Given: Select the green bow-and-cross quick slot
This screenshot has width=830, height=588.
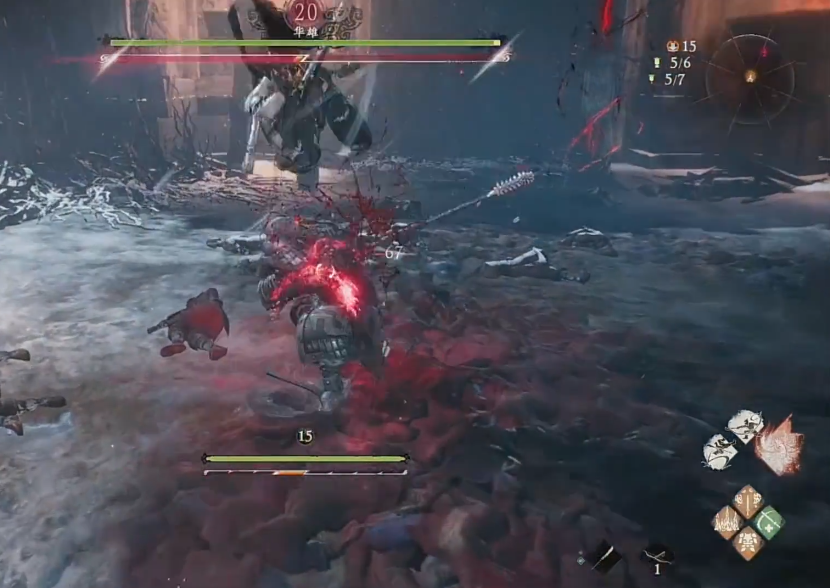Looking at the screenshot, I should [769, 522].
